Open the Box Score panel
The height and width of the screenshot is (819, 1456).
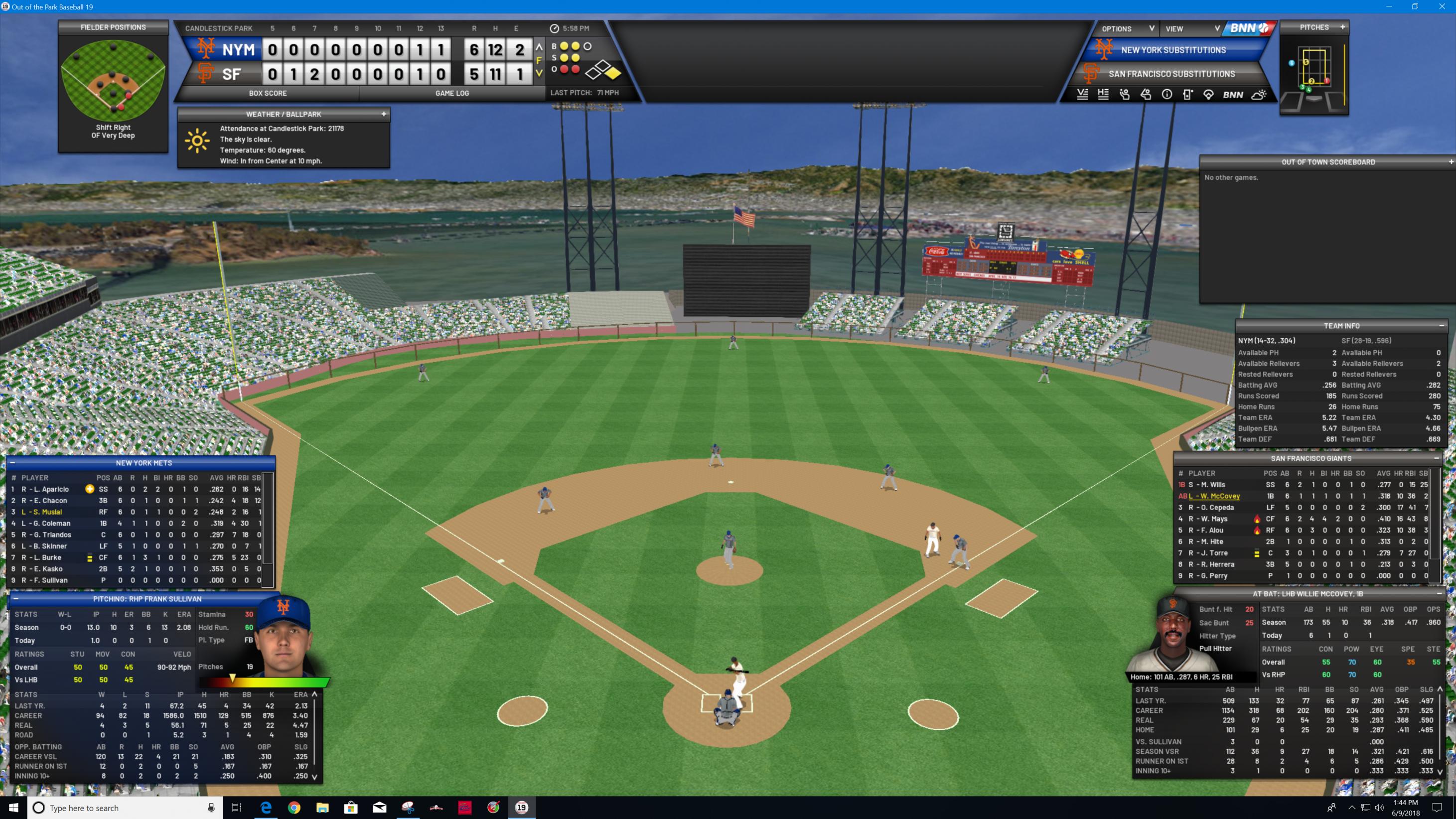point(268,93)
